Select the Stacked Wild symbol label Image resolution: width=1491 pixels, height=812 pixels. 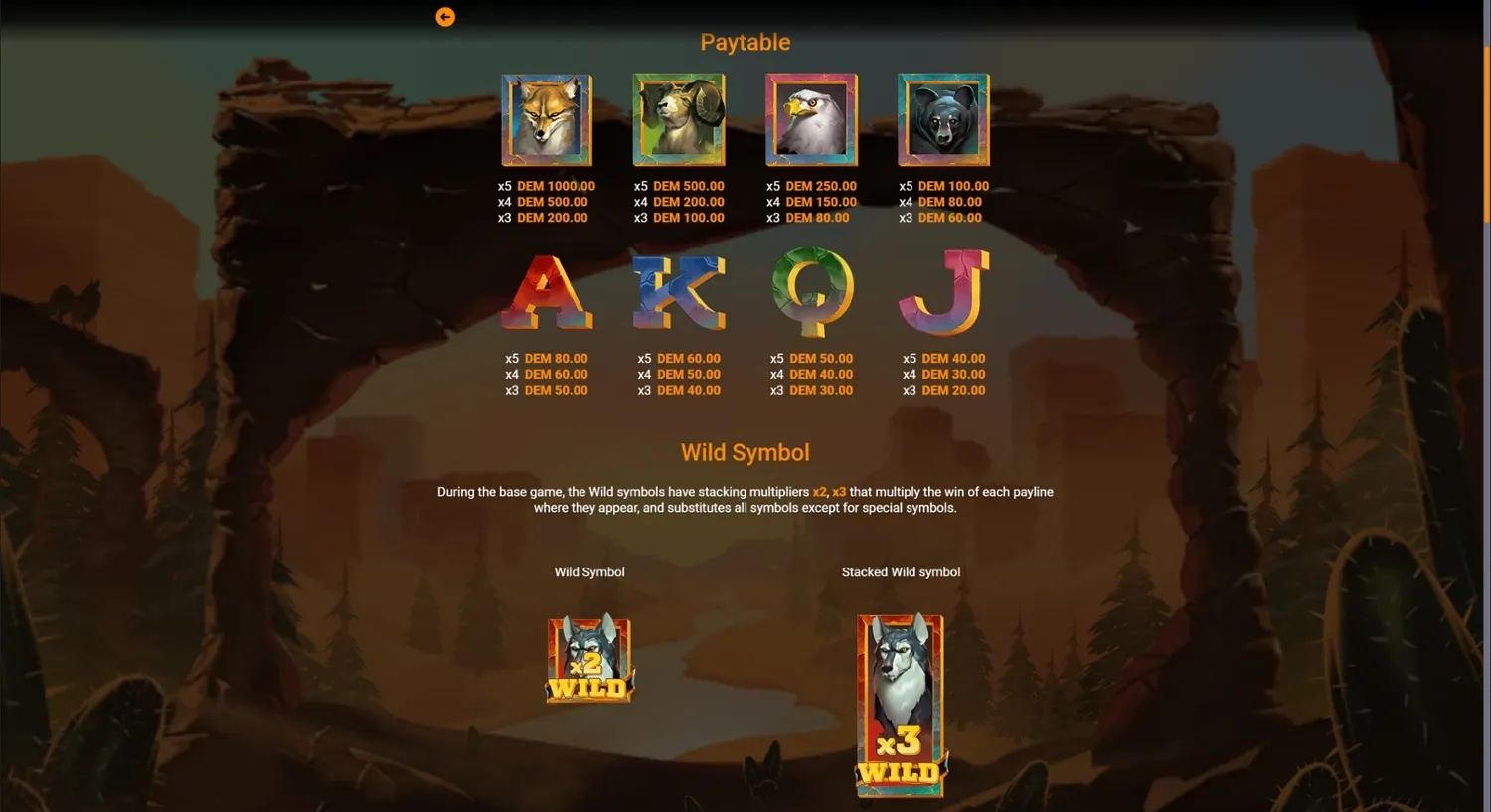tap(900, 571)
